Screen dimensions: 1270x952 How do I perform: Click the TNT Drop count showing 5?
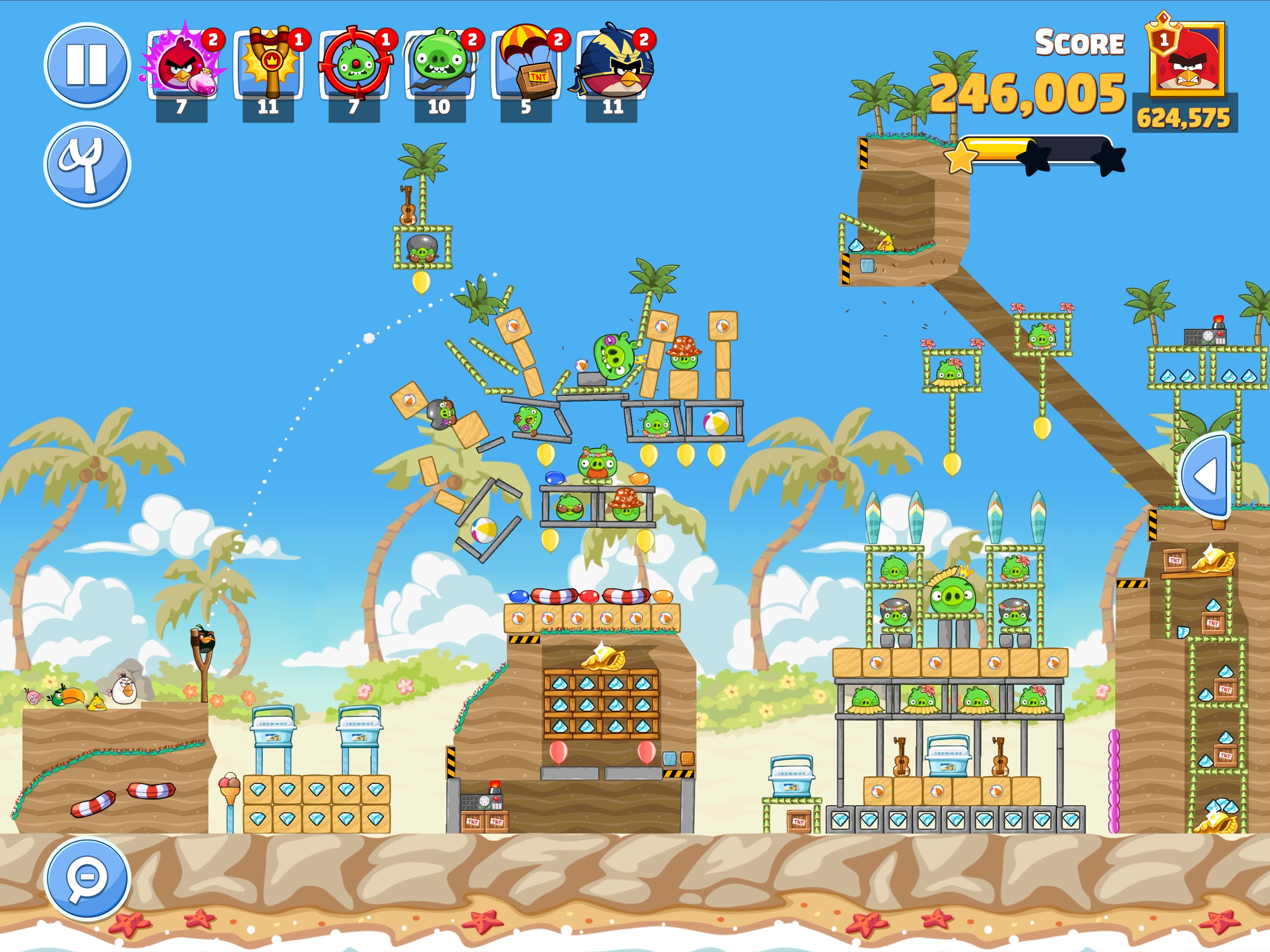pyautogui.click(x=525, y=107)
